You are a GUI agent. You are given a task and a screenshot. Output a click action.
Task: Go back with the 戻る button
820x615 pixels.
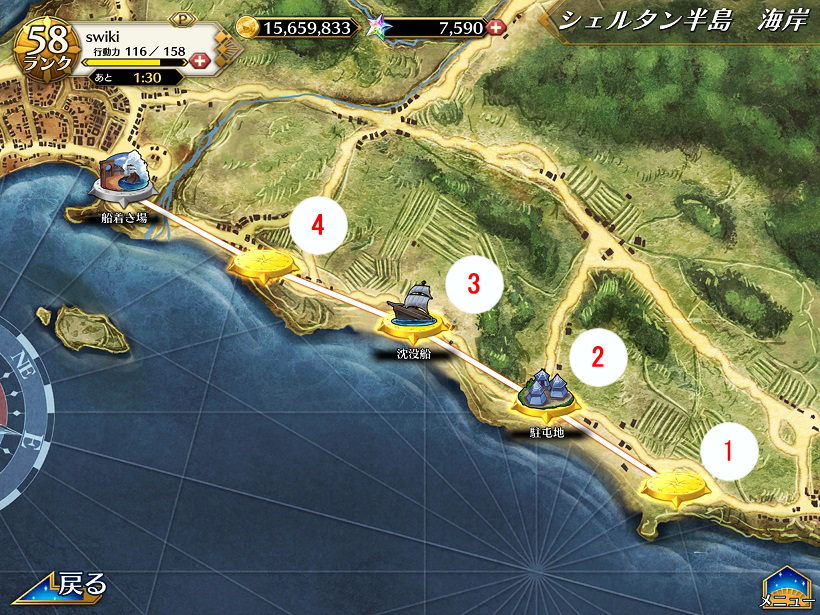(x=60, y=586)
